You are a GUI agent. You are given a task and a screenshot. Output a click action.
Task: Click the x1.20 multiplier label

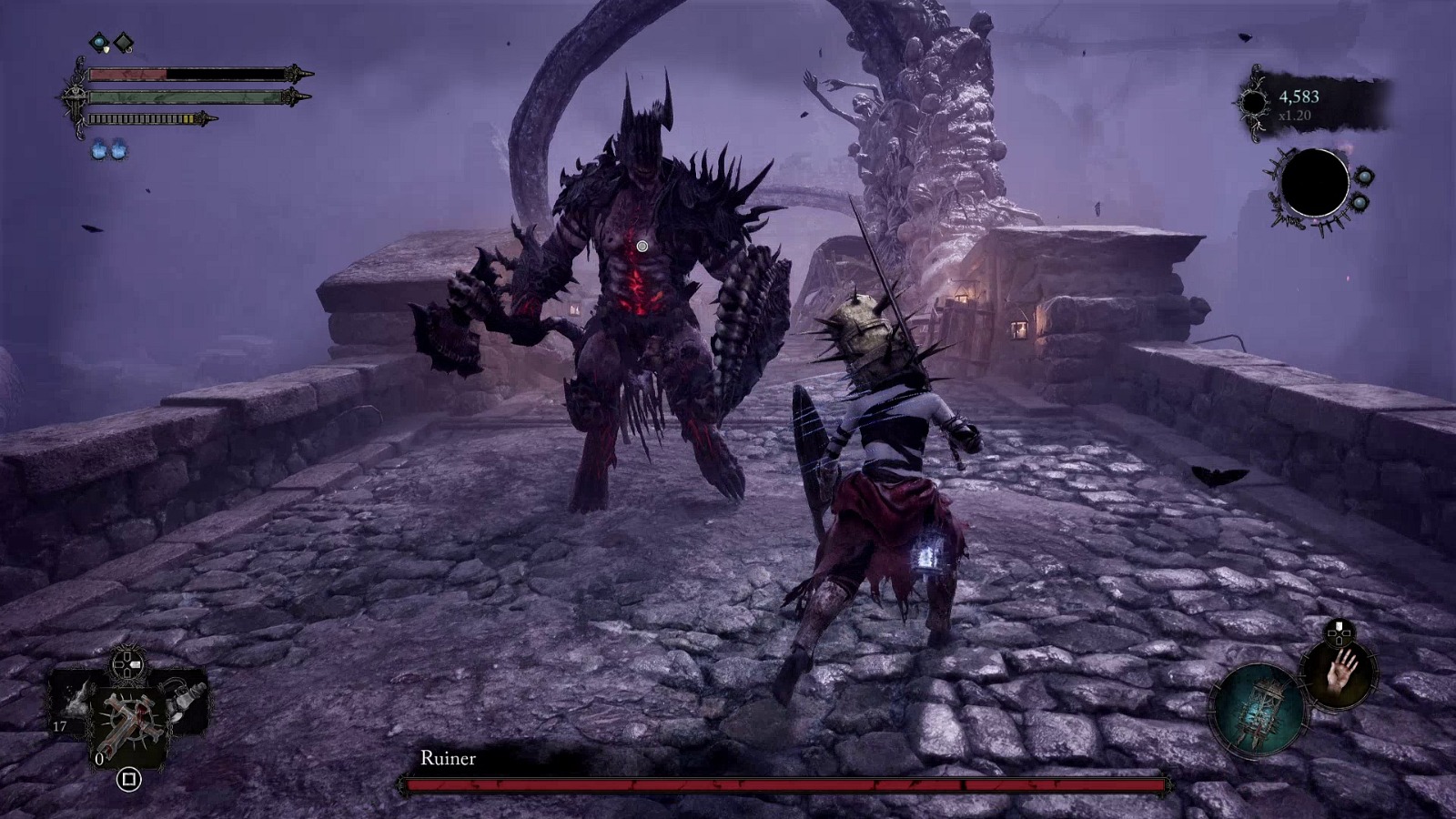[x=1295, y=115]
